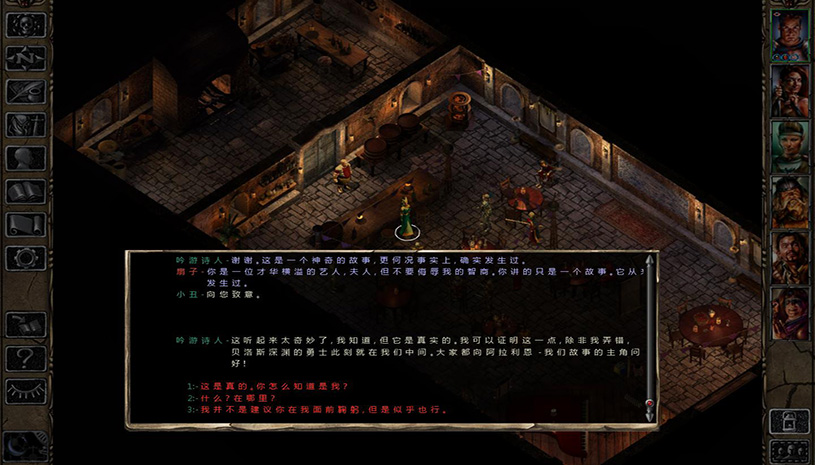Select the bearded dwarf party portrait
This screenshot has width=815, height=465.
(789, 202)
